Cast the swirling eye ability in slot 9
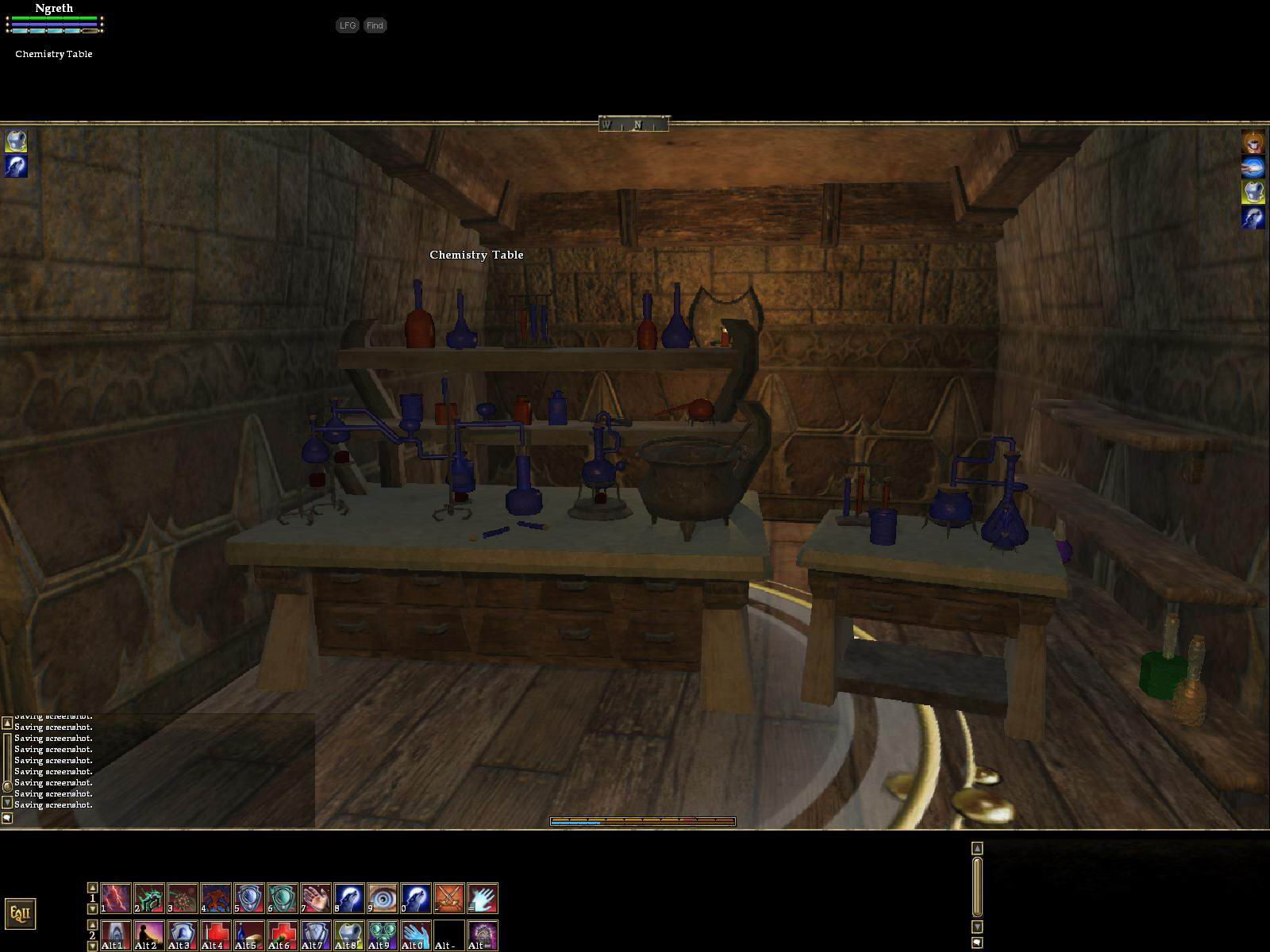1270x952 pixels. pos(383,898)
